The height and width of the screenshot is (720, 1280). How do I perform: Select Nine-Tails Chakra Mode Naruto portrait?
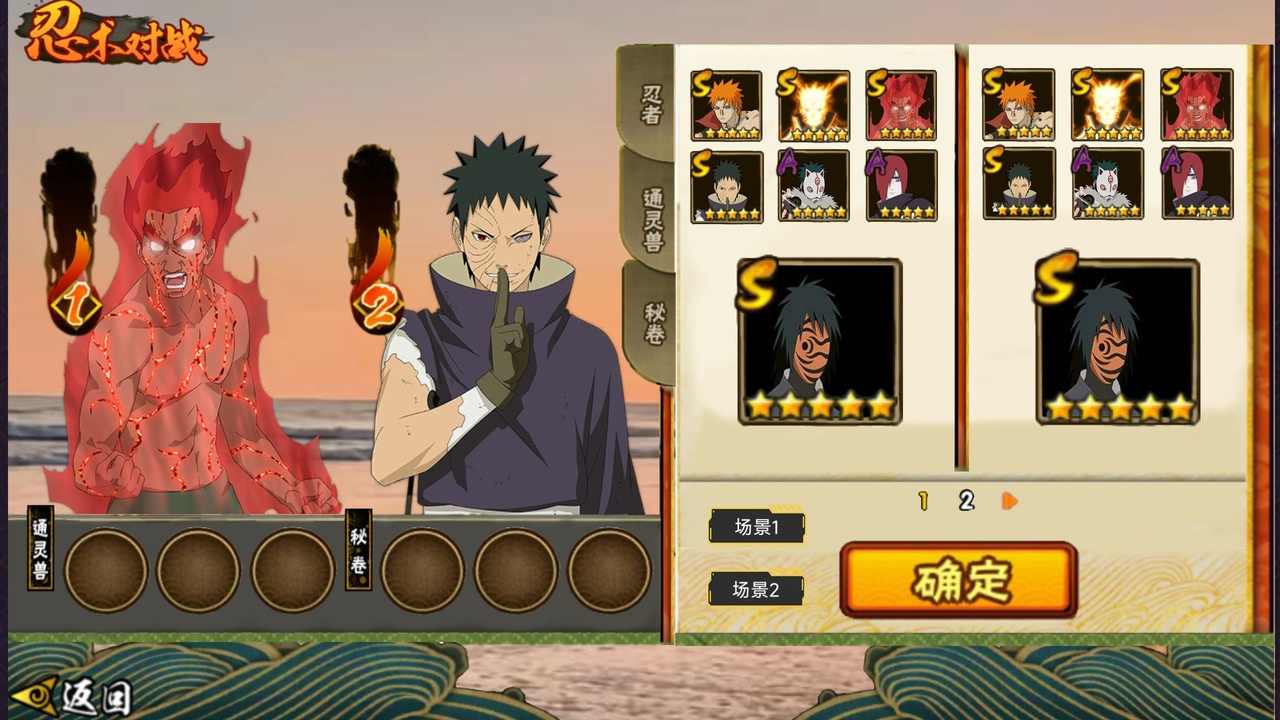(x=814, y=103)
